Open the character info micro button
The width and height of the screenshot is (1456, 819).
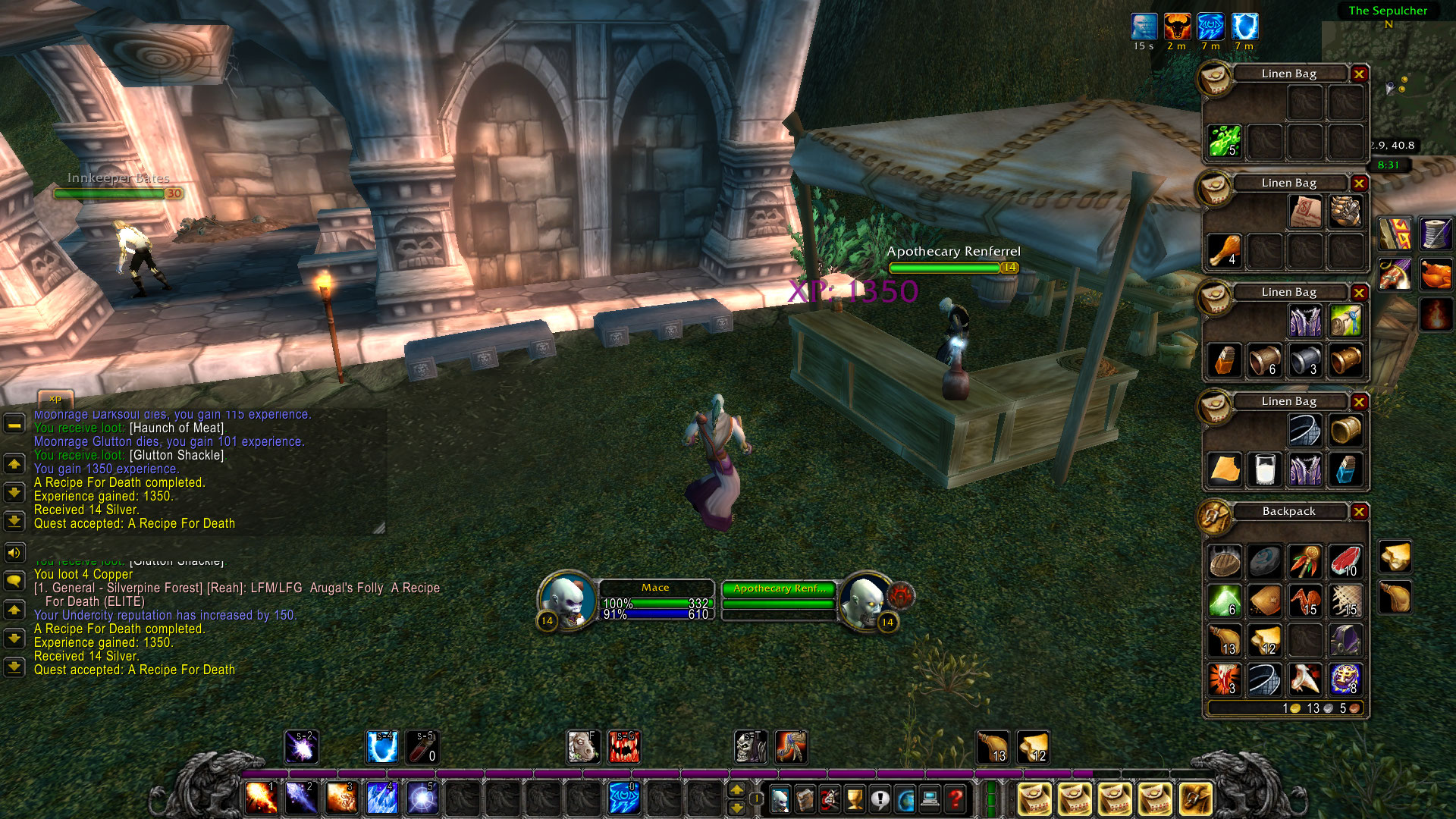point(780,799)
